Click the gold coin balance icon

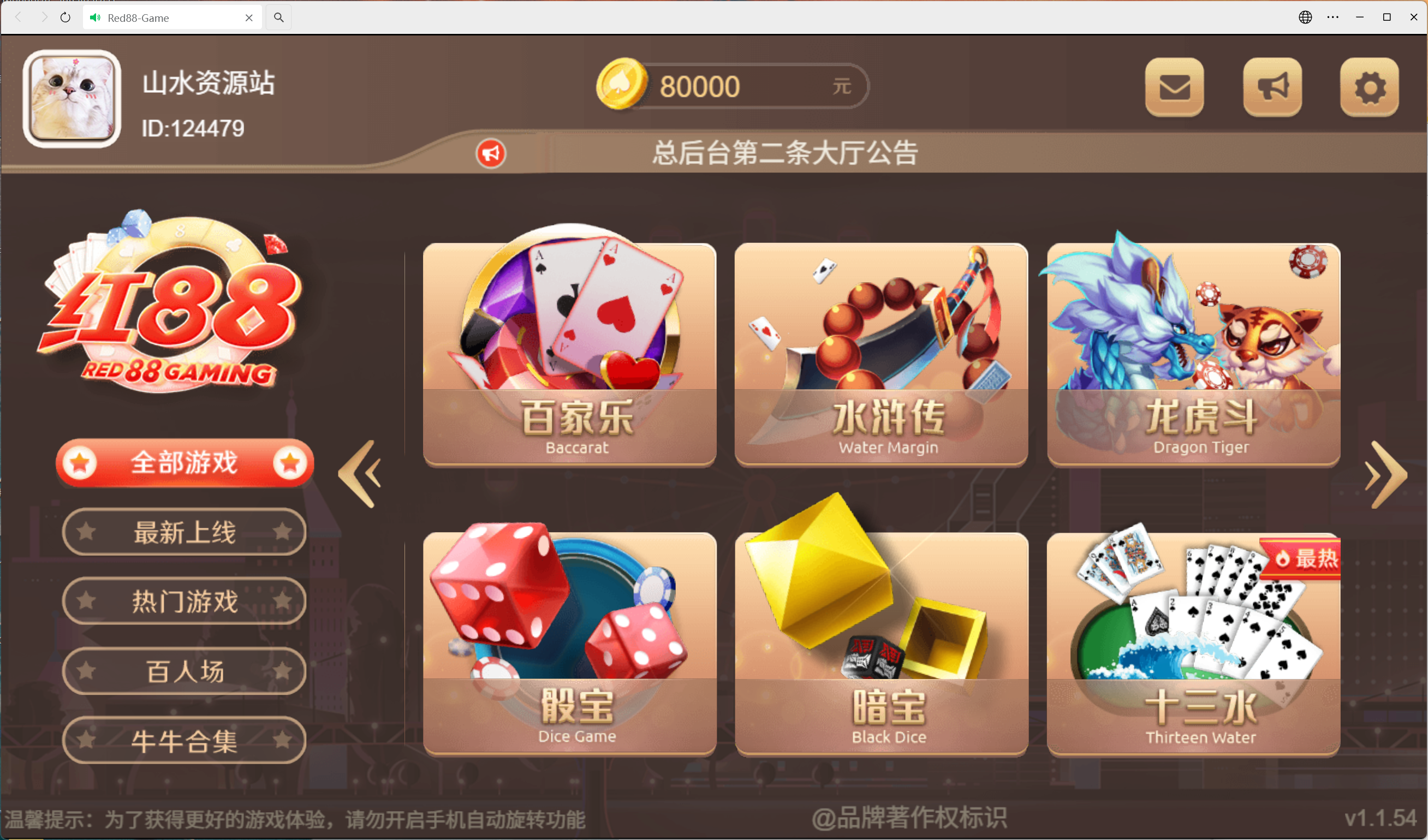pos(622,85)
